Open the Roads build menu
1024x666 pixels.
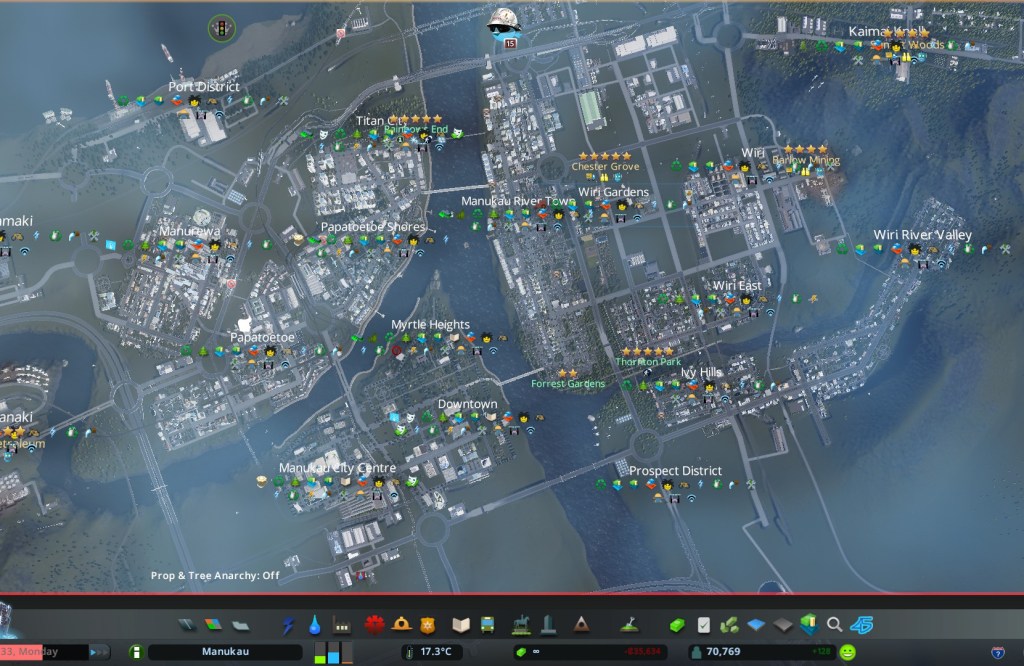(188, 625)
